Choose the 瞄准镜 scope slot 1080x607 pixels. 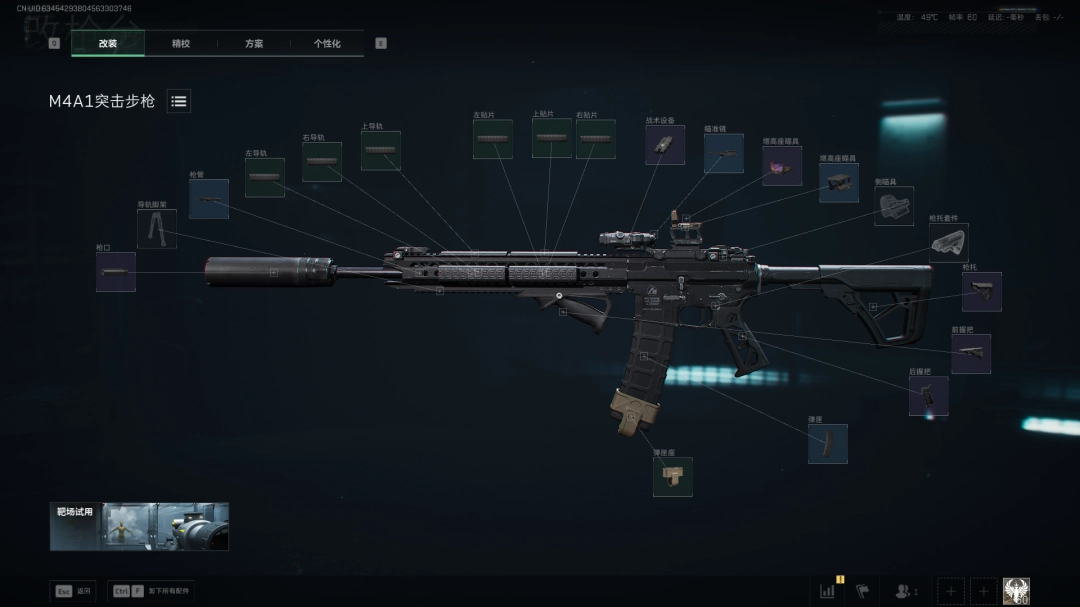pyautogui.click(x=723, y=153)
